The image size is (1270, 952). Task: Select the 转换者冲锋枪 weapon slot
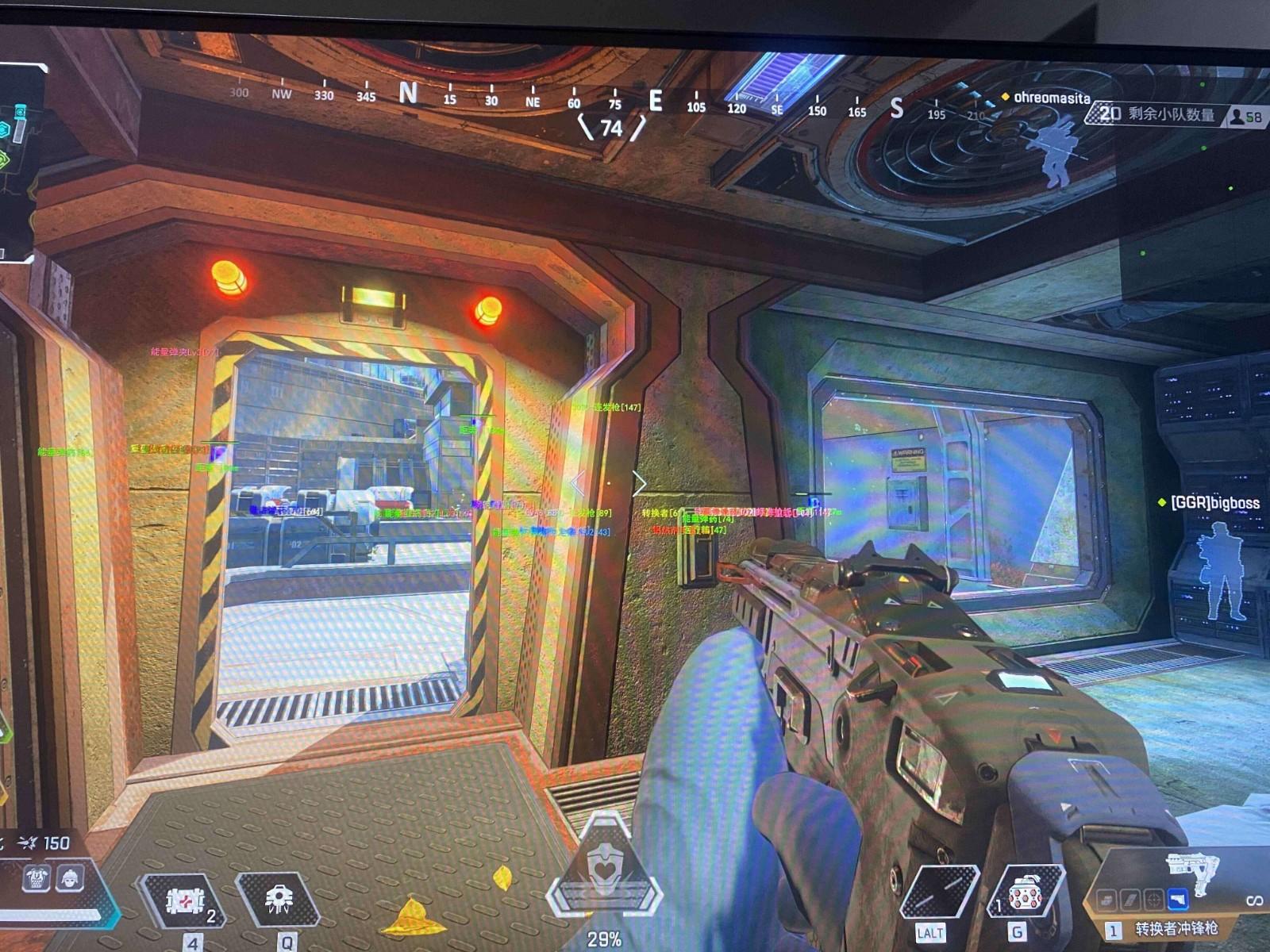pos(1176,927)
